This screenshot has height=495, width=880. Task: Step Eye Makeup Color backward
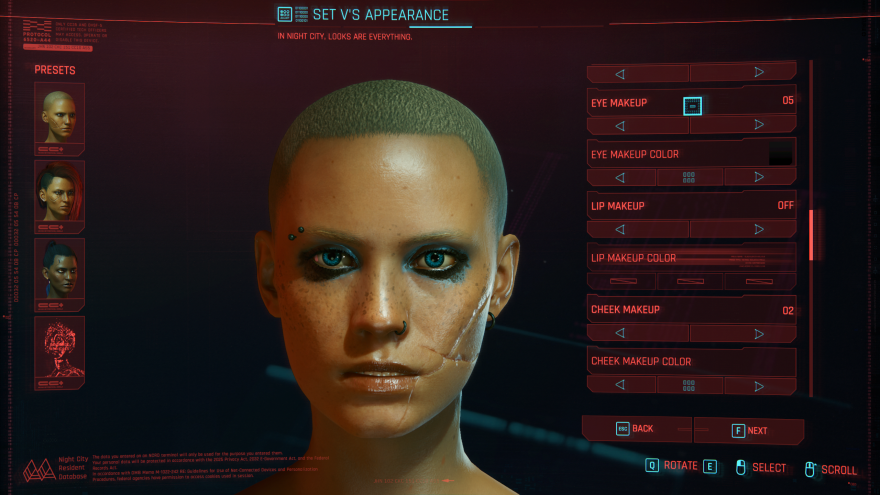[620, 177]
